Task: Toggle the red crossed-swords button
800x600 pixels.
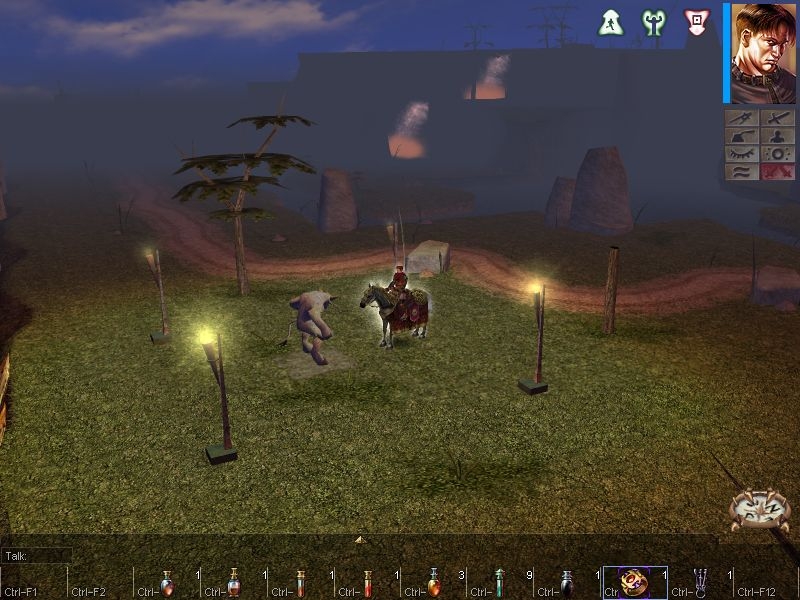Action: click(x=777, y=172)
